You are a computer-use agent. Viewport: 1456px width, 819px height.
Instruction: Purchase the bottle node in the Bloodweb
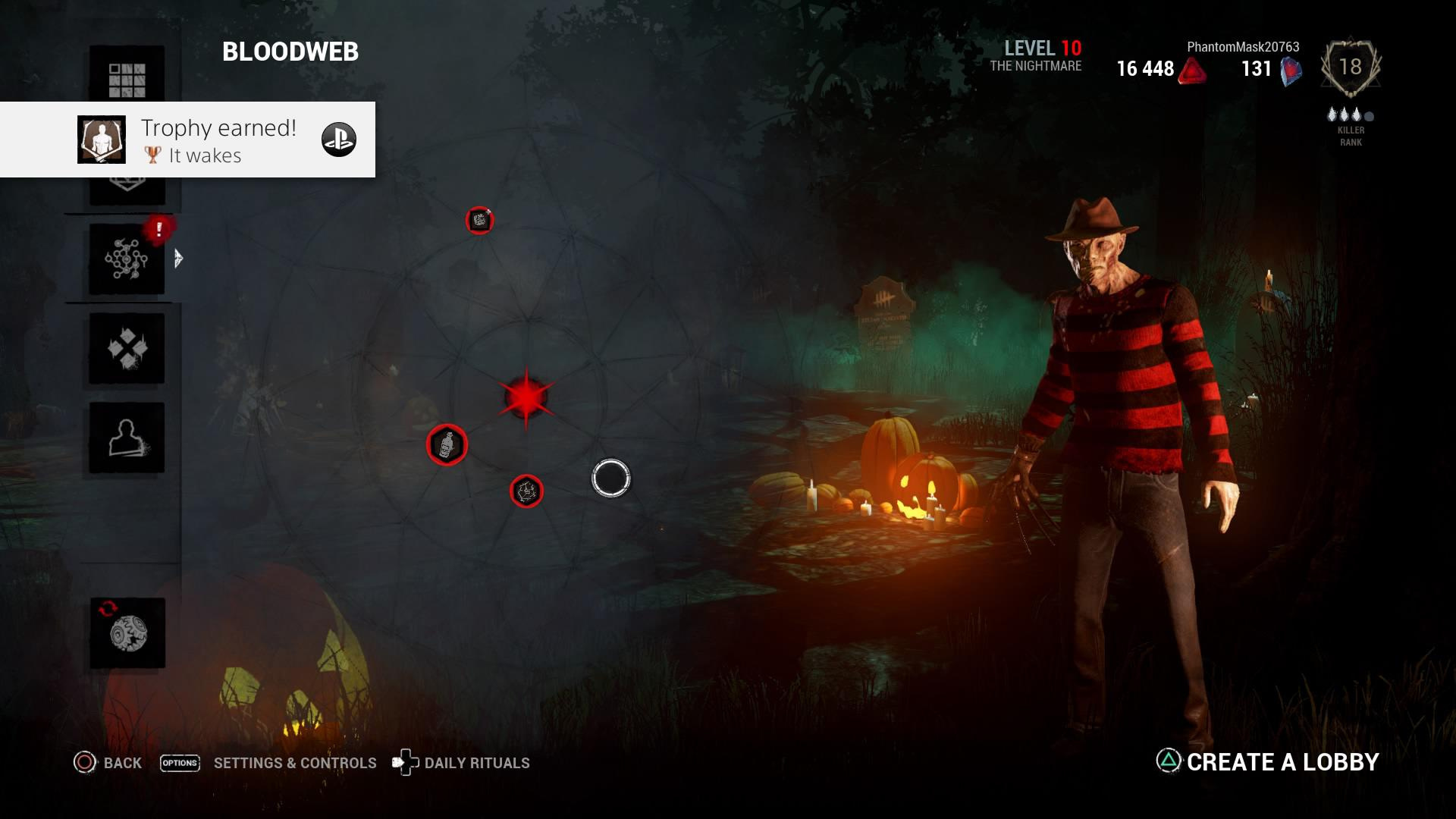pyautogui.click(x=447, y=445)
